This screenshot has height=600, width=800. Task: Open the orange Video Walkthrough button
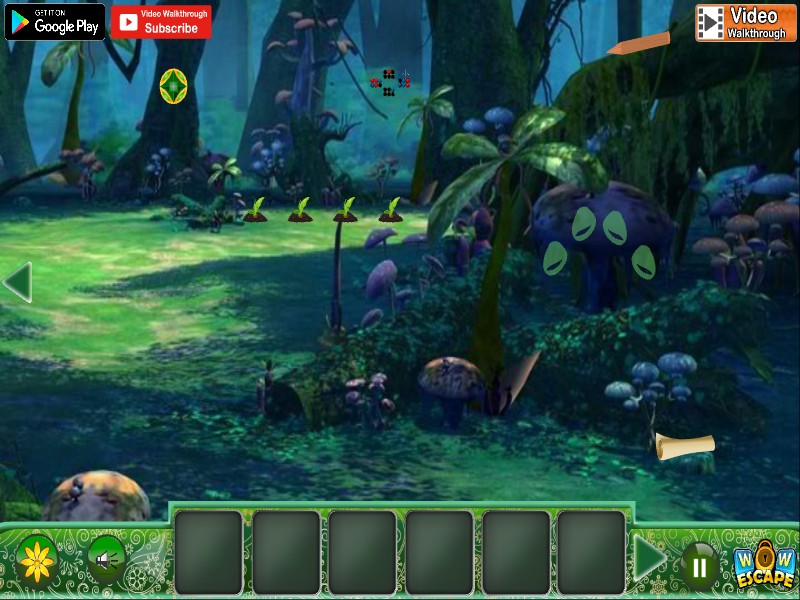point(745,22)
